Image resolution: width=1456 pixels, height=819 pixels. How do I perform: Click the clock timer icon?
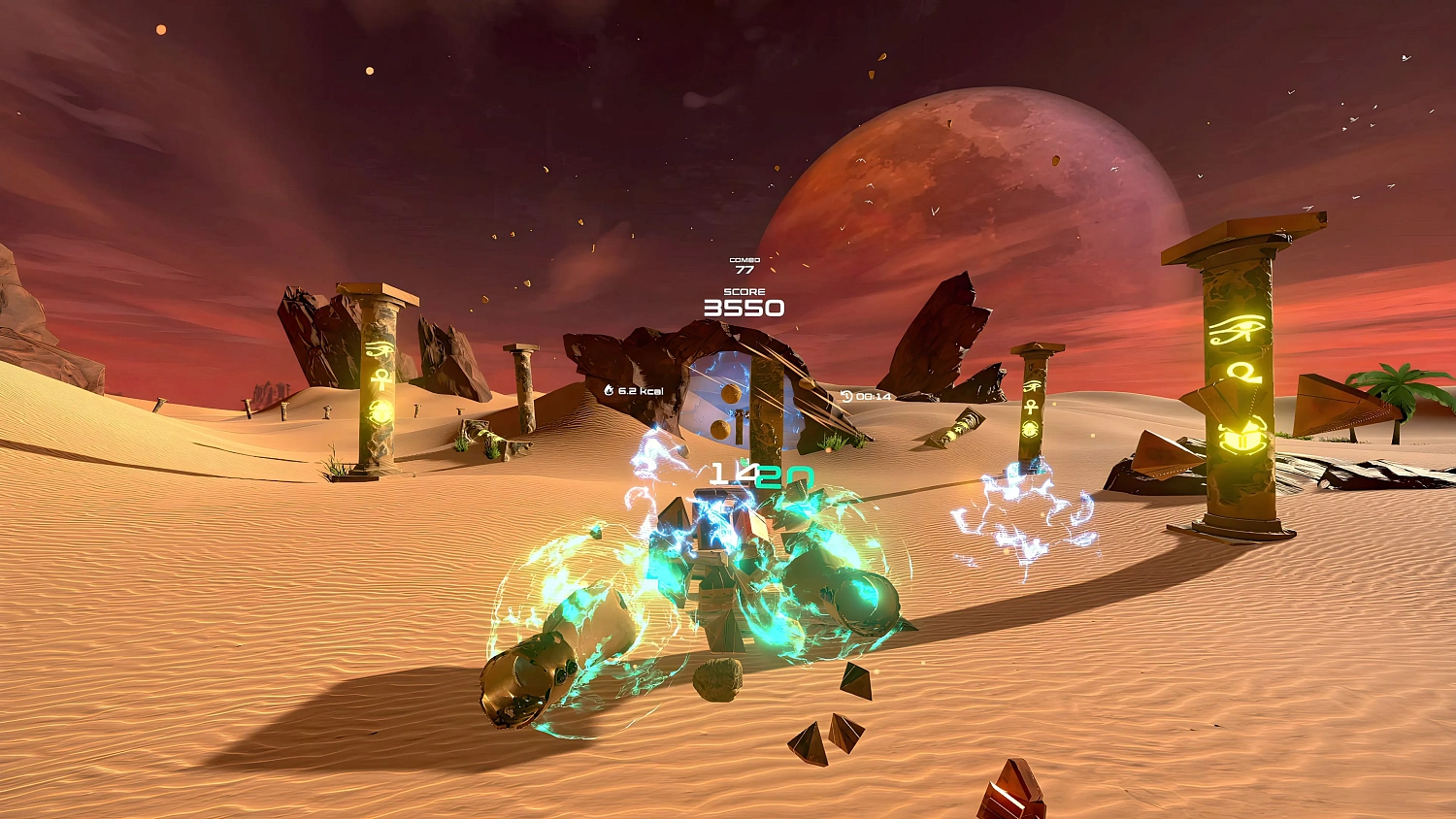[846, 395]
